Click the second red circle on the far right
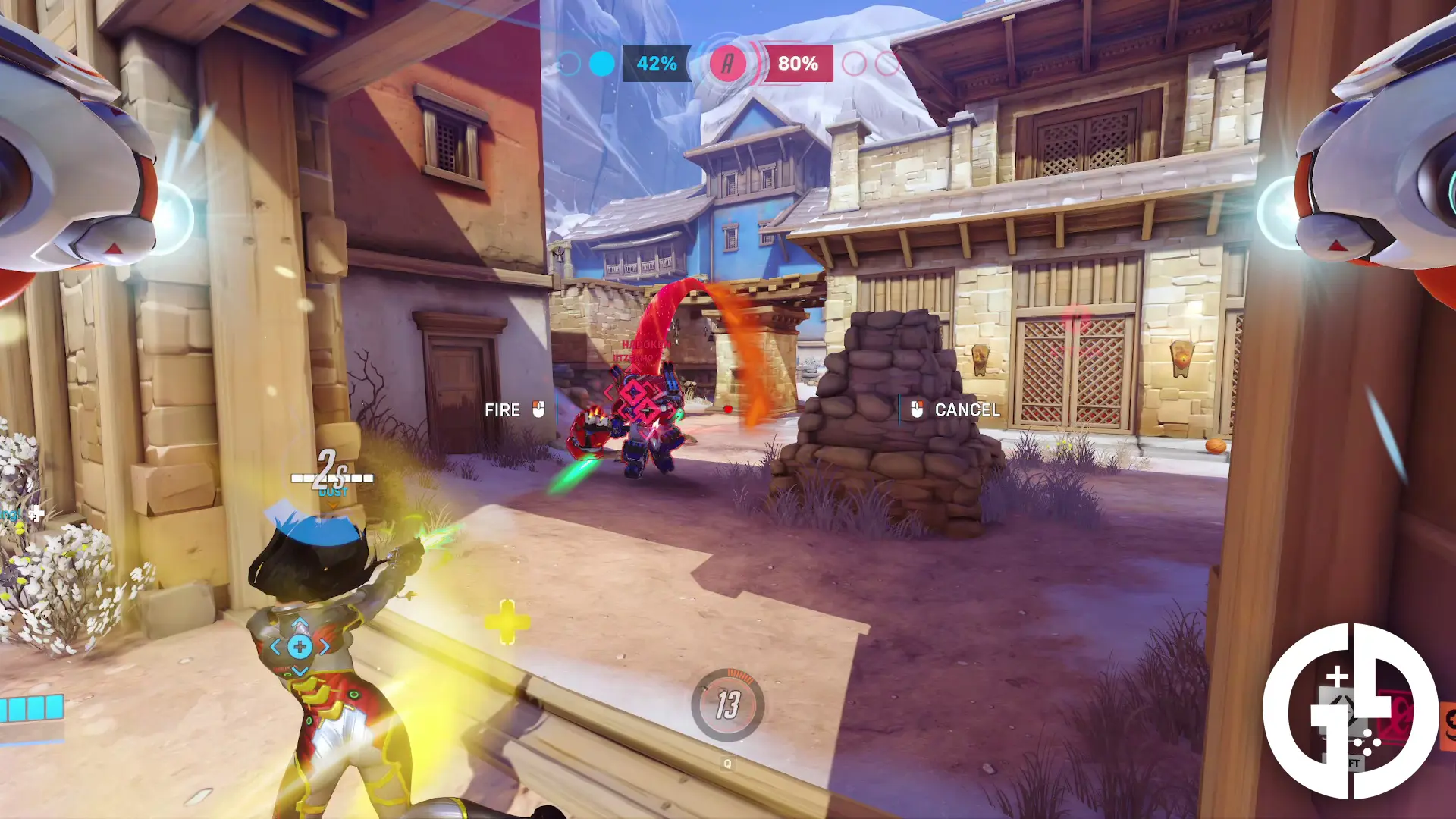This screenshot has width=1456, height=819. 885,64
